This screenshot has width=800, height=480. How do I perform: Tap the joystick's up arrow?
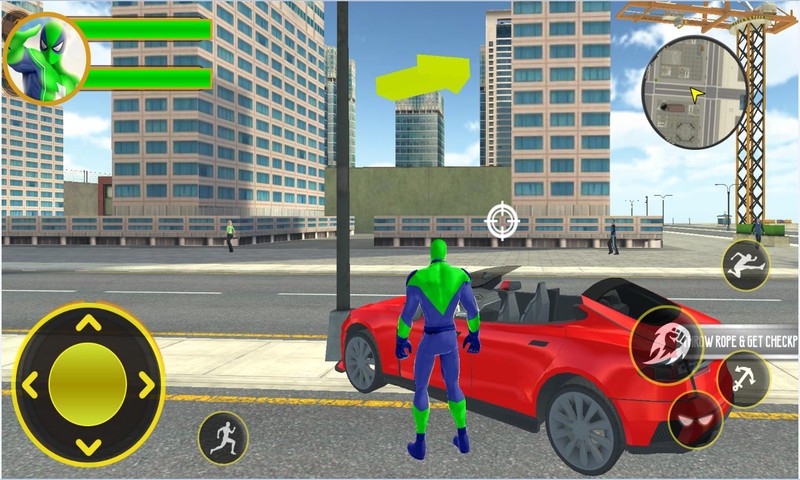pos(88,323)
